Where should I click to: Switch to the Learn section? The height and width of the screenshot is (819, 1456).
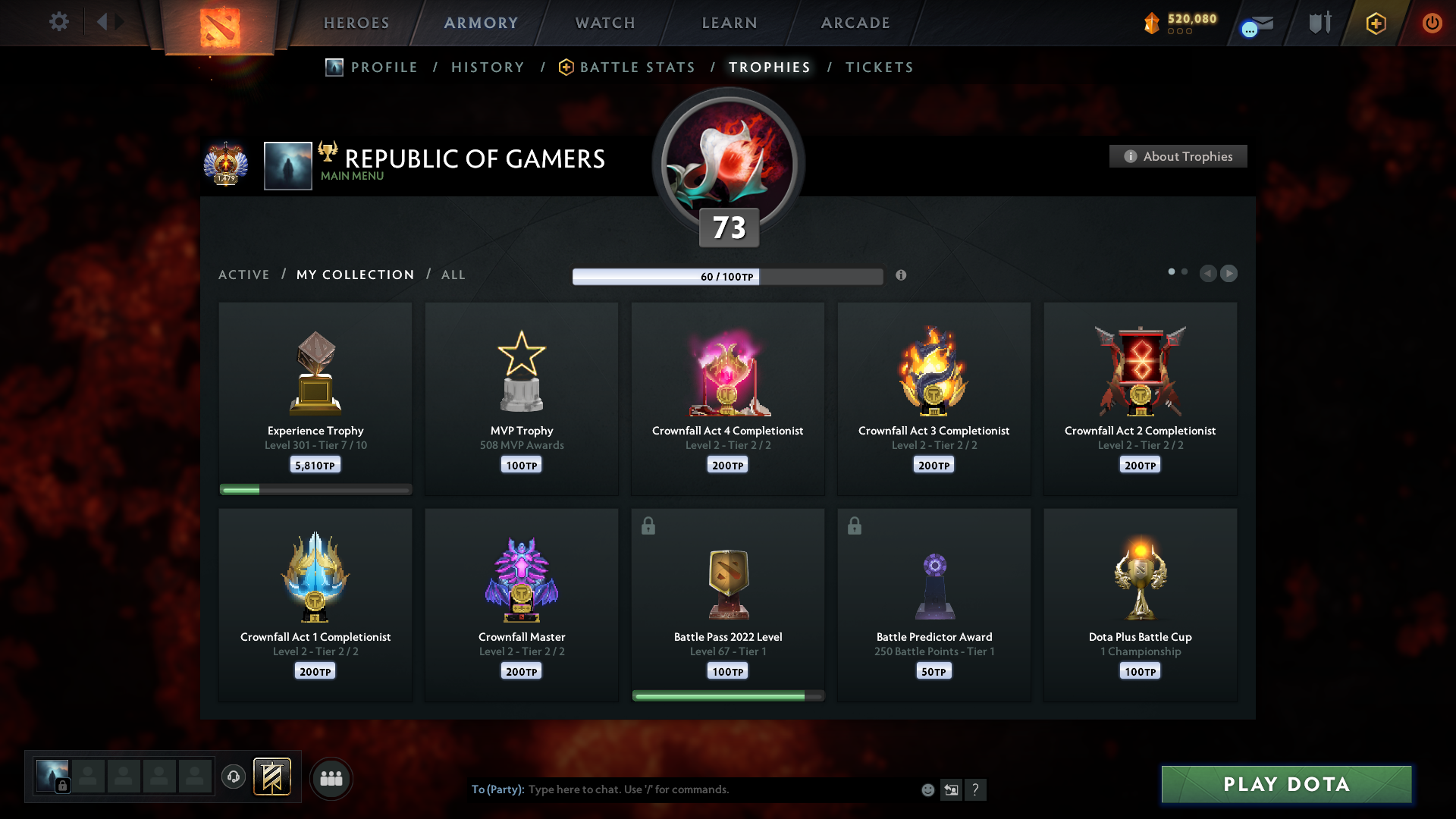point(730,23)
